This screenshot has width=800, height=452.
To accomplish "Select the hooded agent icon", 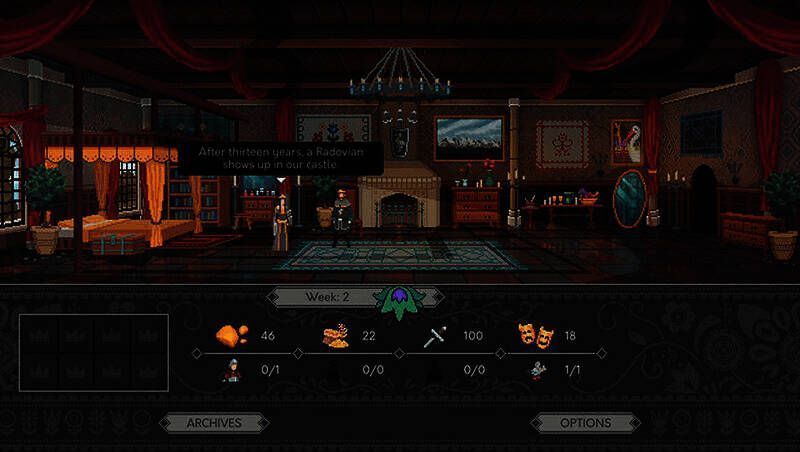I will tap(231, 370).
